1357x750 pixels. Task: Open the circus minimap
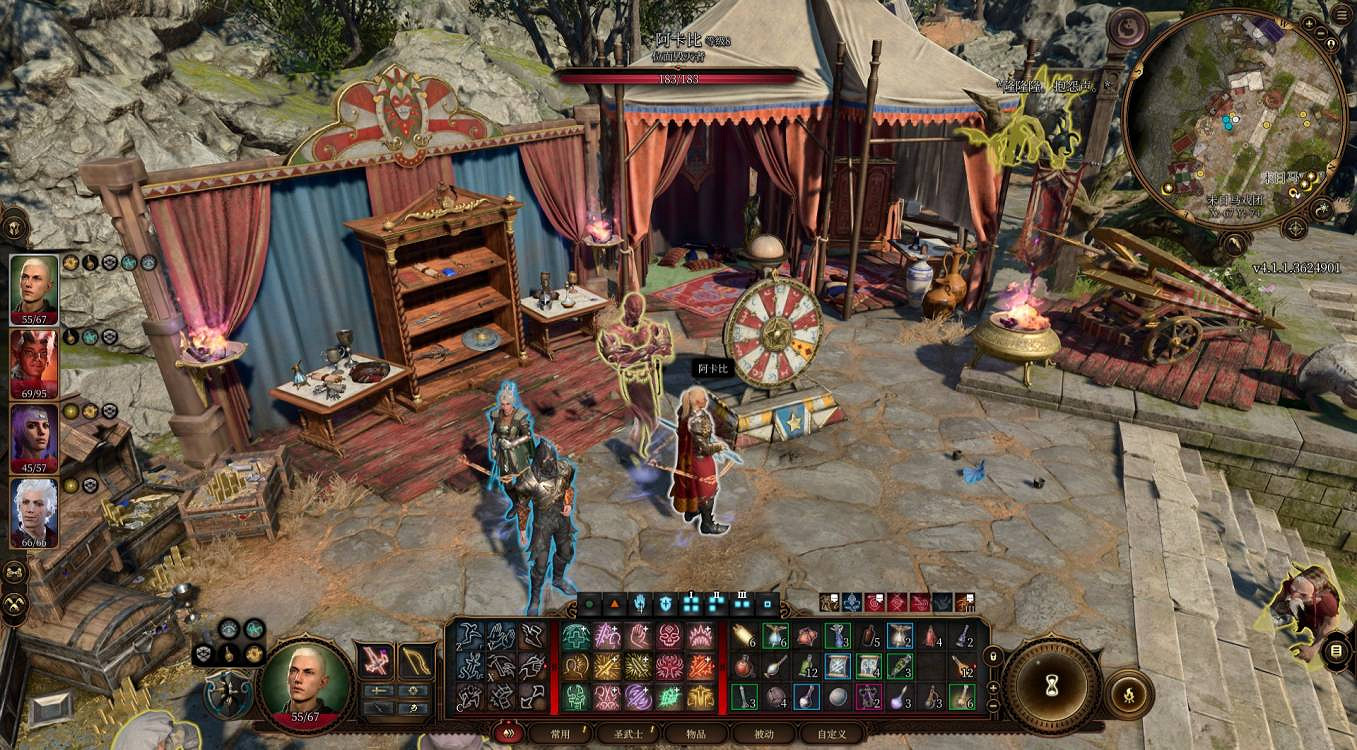[1234, 122]
